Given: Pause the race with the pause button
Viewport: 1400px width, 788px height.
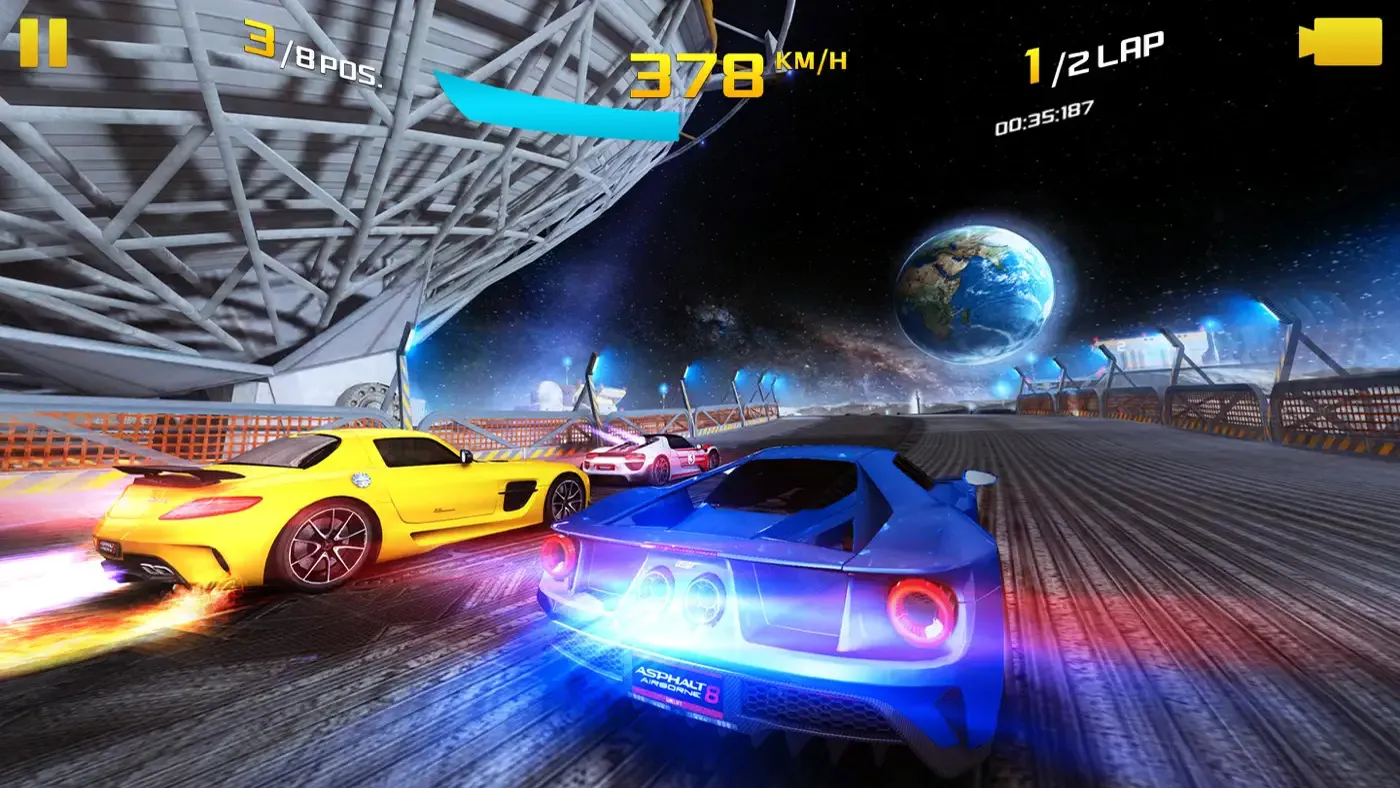Looking at the screenshot, I should tap(43, 43).
